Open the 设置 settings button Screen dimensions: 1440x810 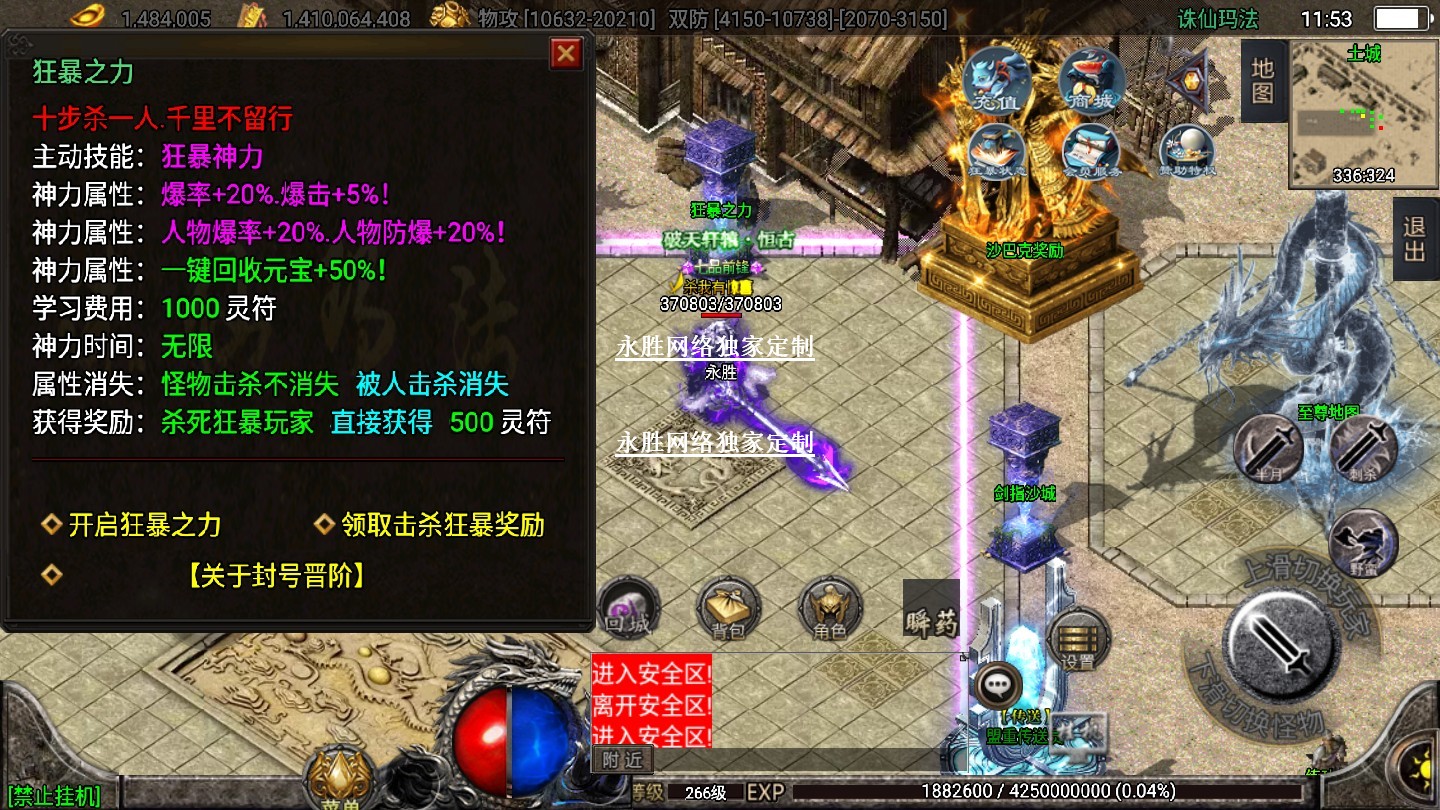click(x=1078, y=640)
